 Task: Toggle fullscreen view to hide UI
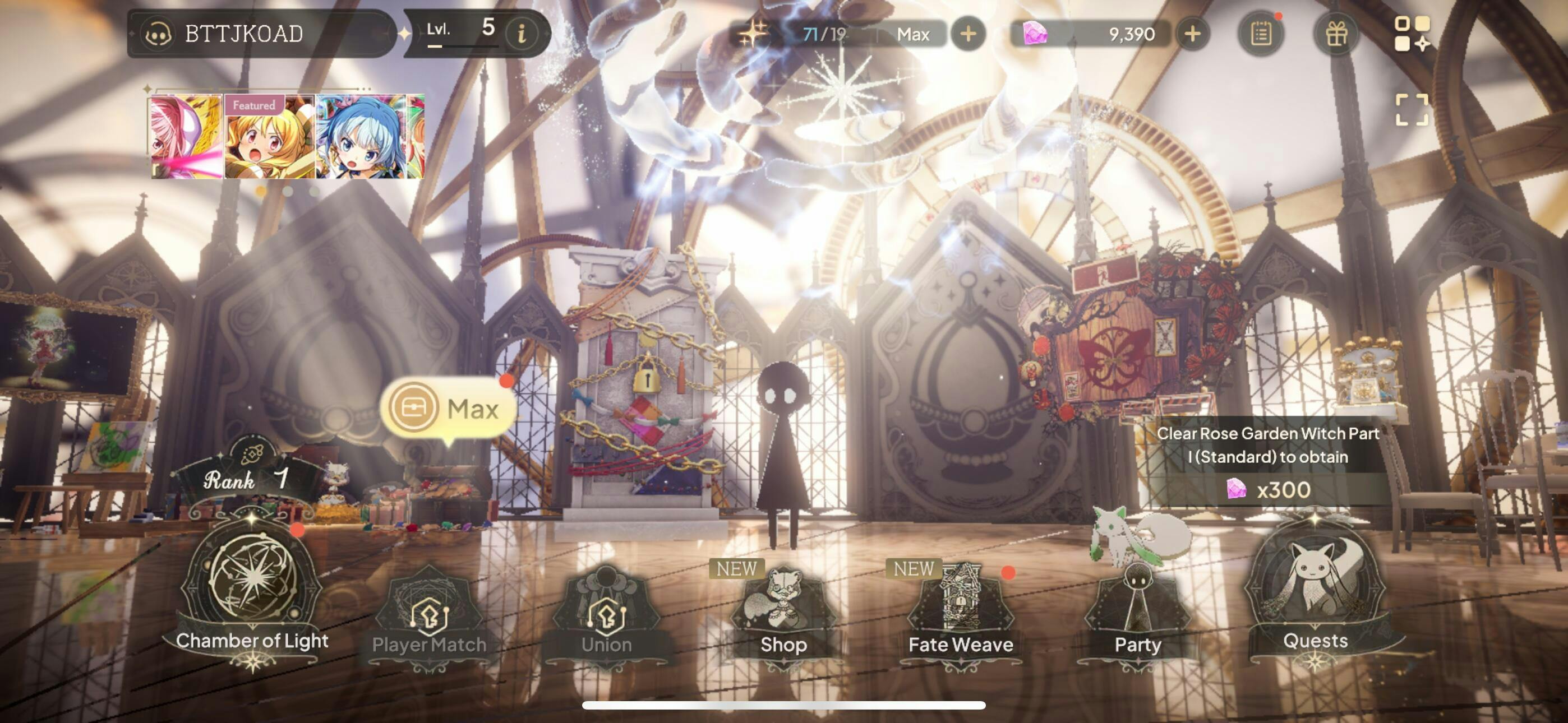pyautogui.click(x=1412, y=109)
